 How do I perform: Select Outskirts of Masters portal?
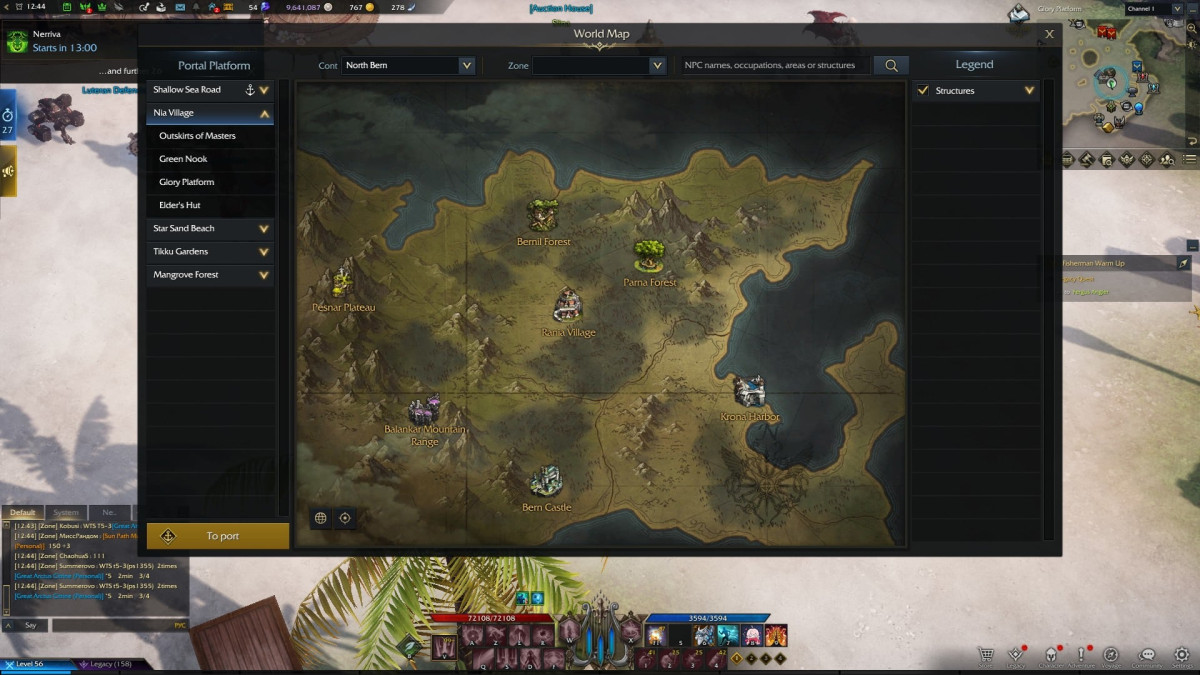point(198,136)
